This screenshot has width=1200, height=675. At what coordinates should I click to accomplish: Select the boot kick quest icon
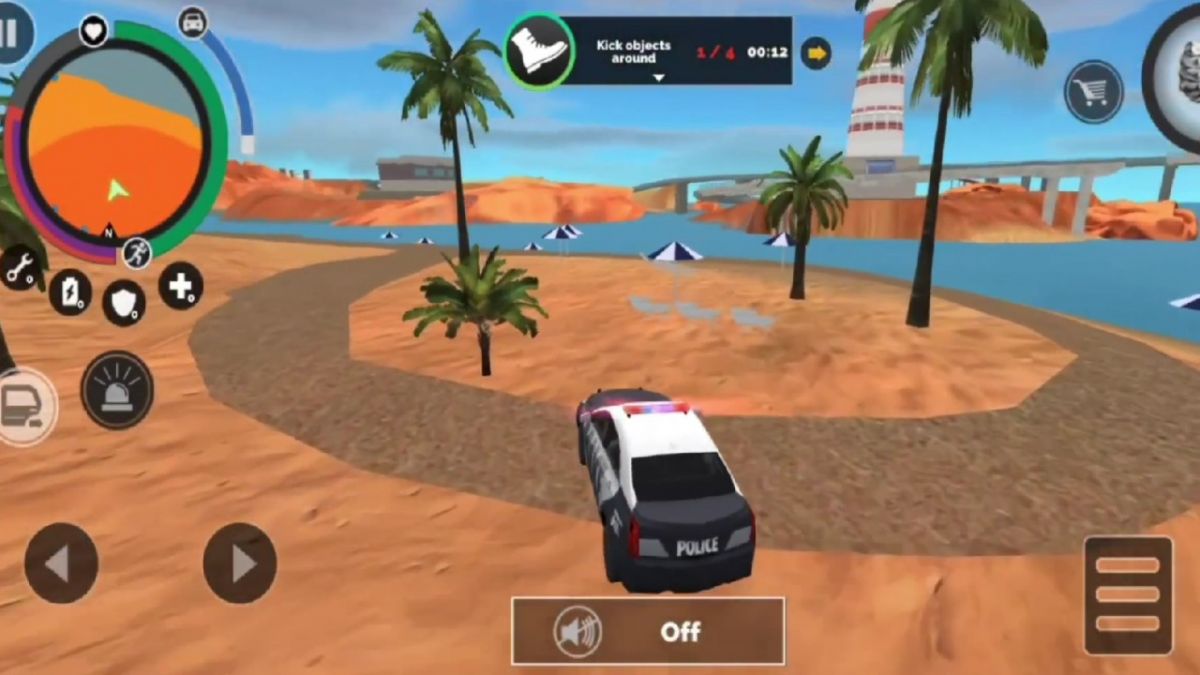pyautogui.click(x=539, y=51)
